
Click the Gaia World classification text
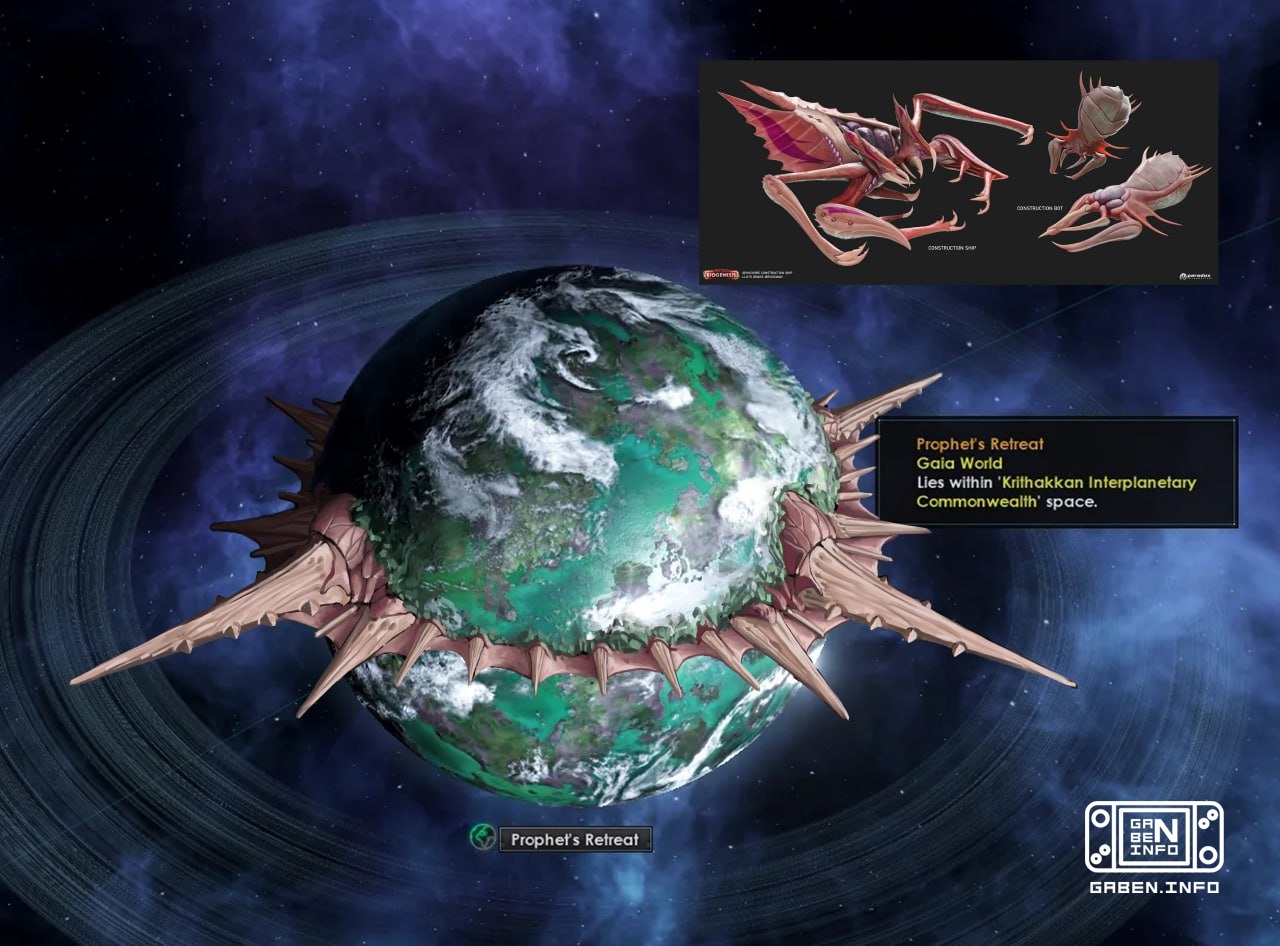957,463
